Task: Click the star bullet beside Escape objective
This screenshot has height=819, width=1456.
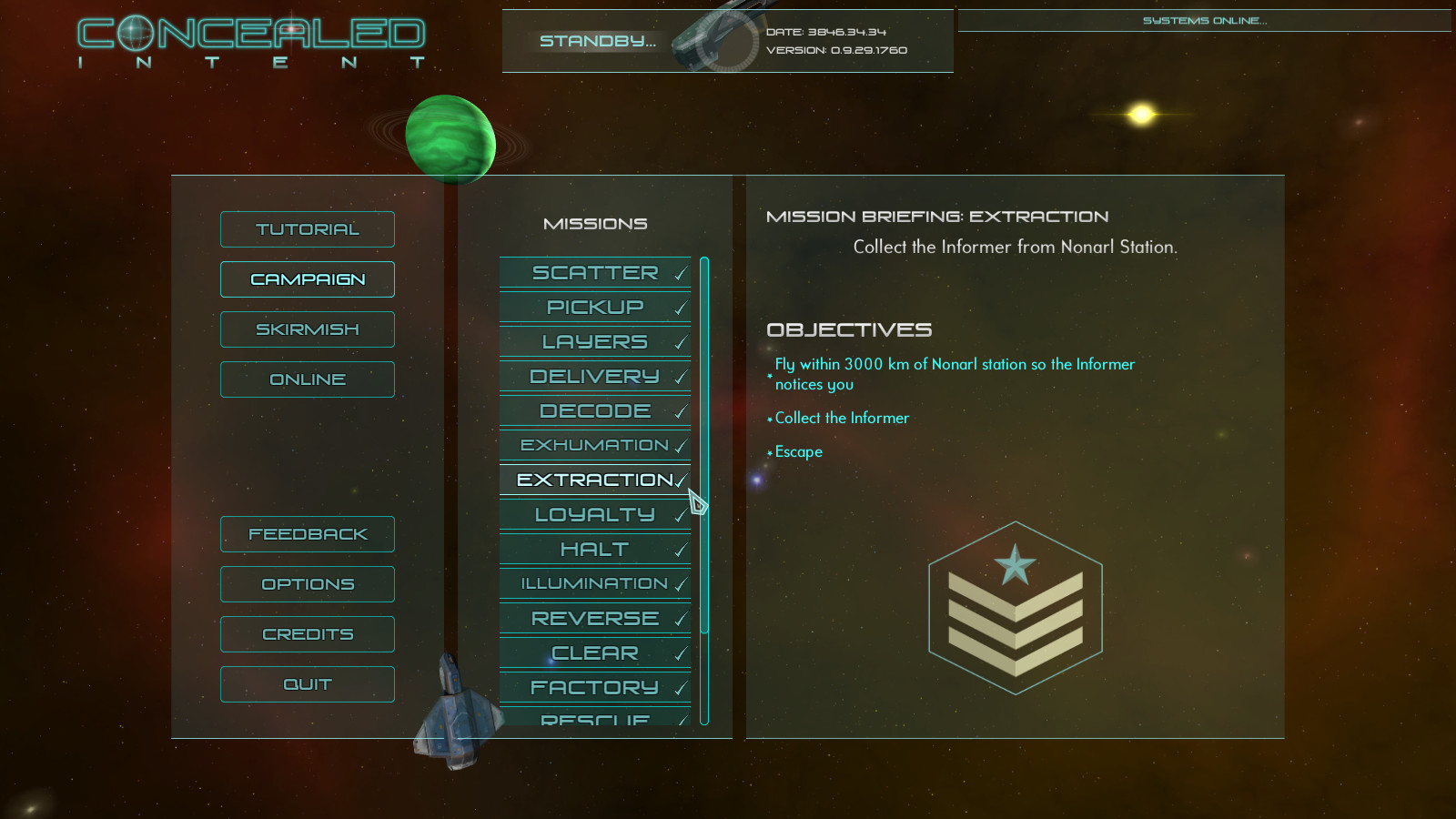Action: (x=769, y=452)
